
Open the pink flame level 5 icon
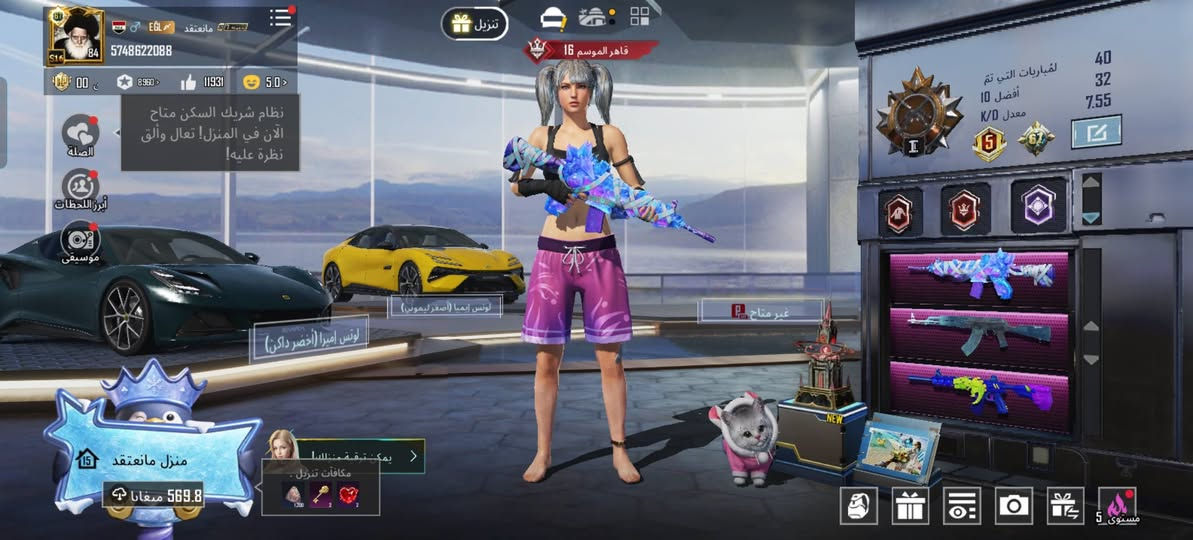pyautogui.click(x=1117, y=506)
